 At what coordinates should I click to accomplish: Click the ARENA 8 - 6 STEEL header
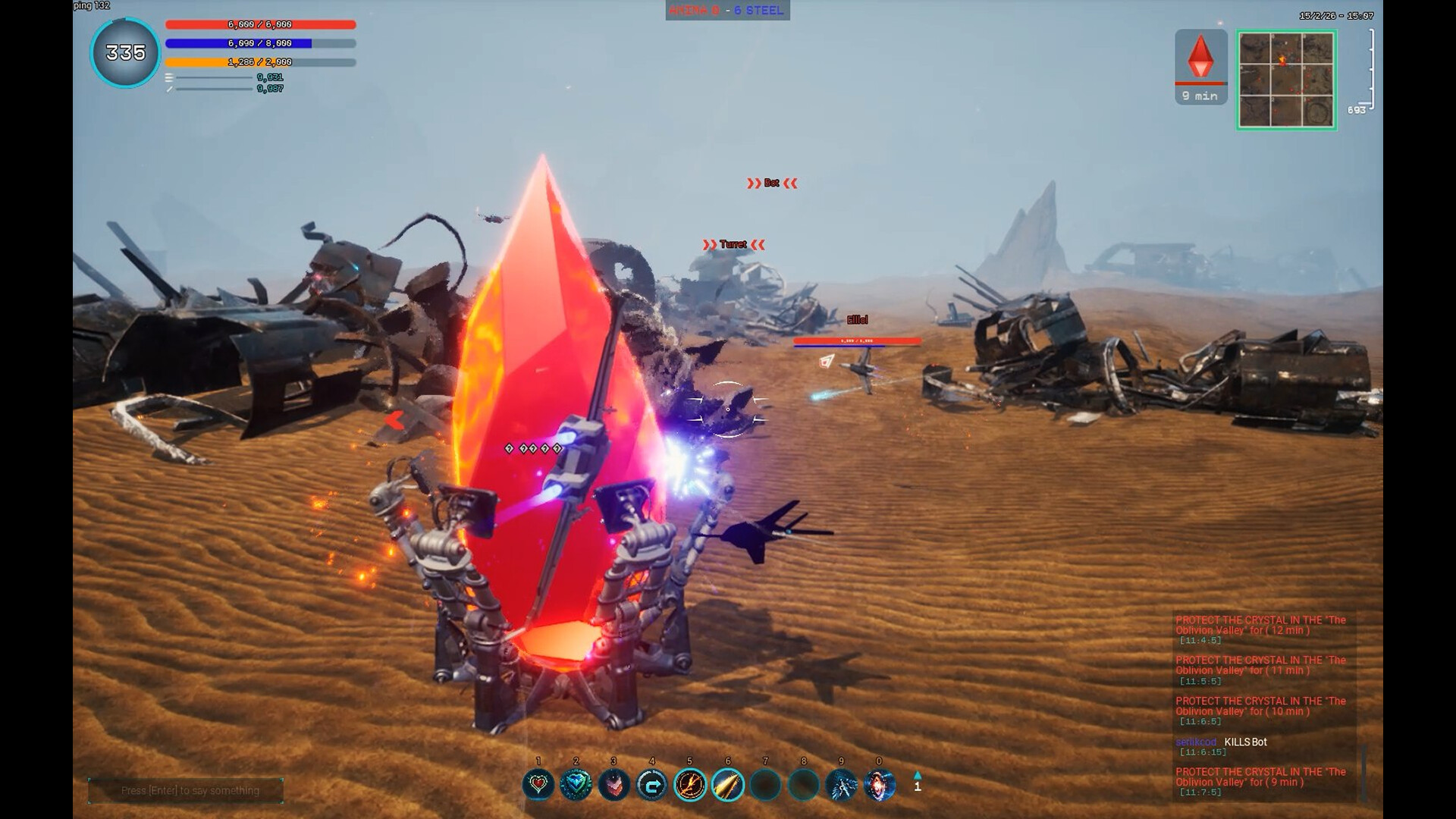click(x=727, y=11)
